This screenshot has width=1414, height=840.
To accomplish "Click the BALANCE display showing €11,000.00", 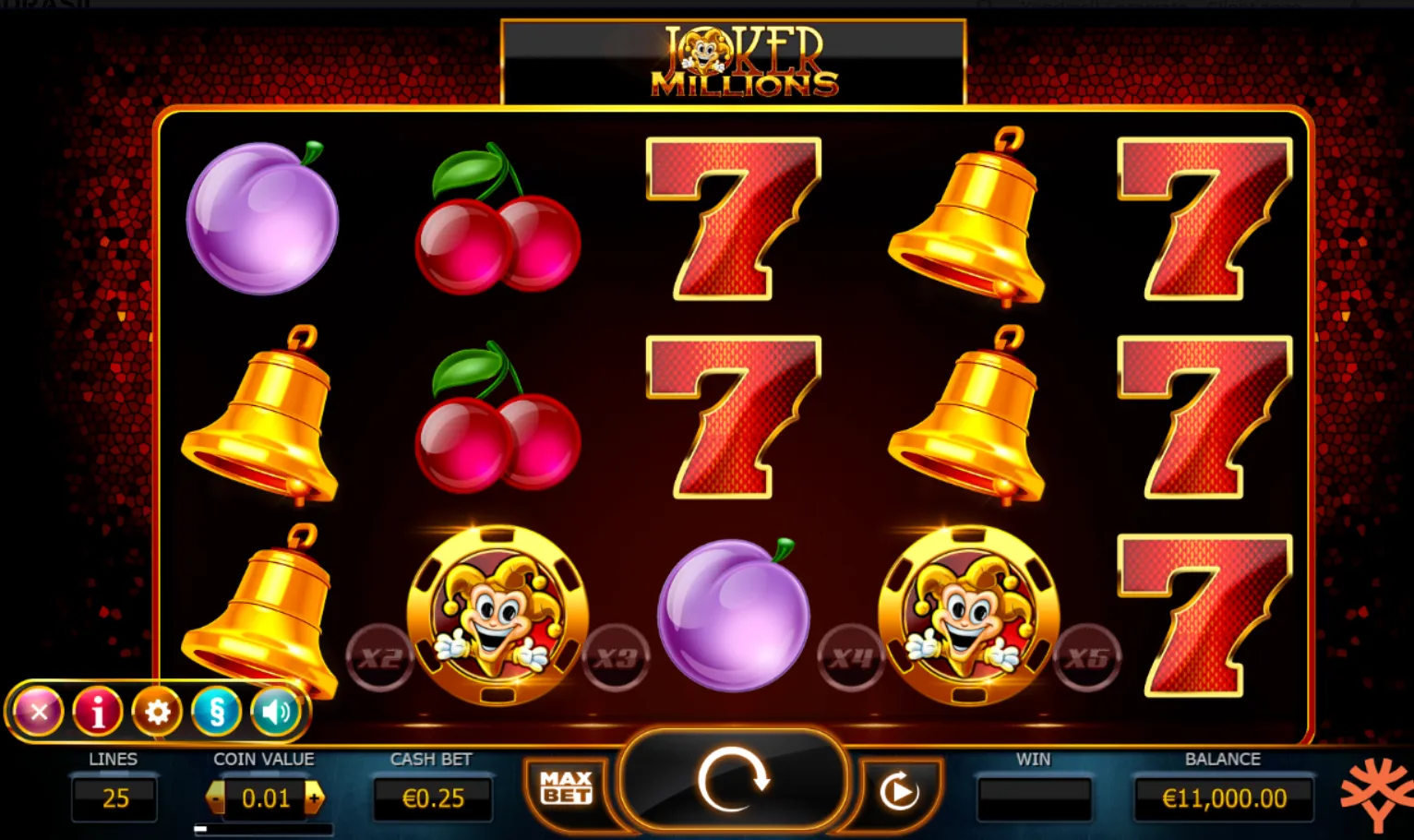I will tap(1222, 797).
